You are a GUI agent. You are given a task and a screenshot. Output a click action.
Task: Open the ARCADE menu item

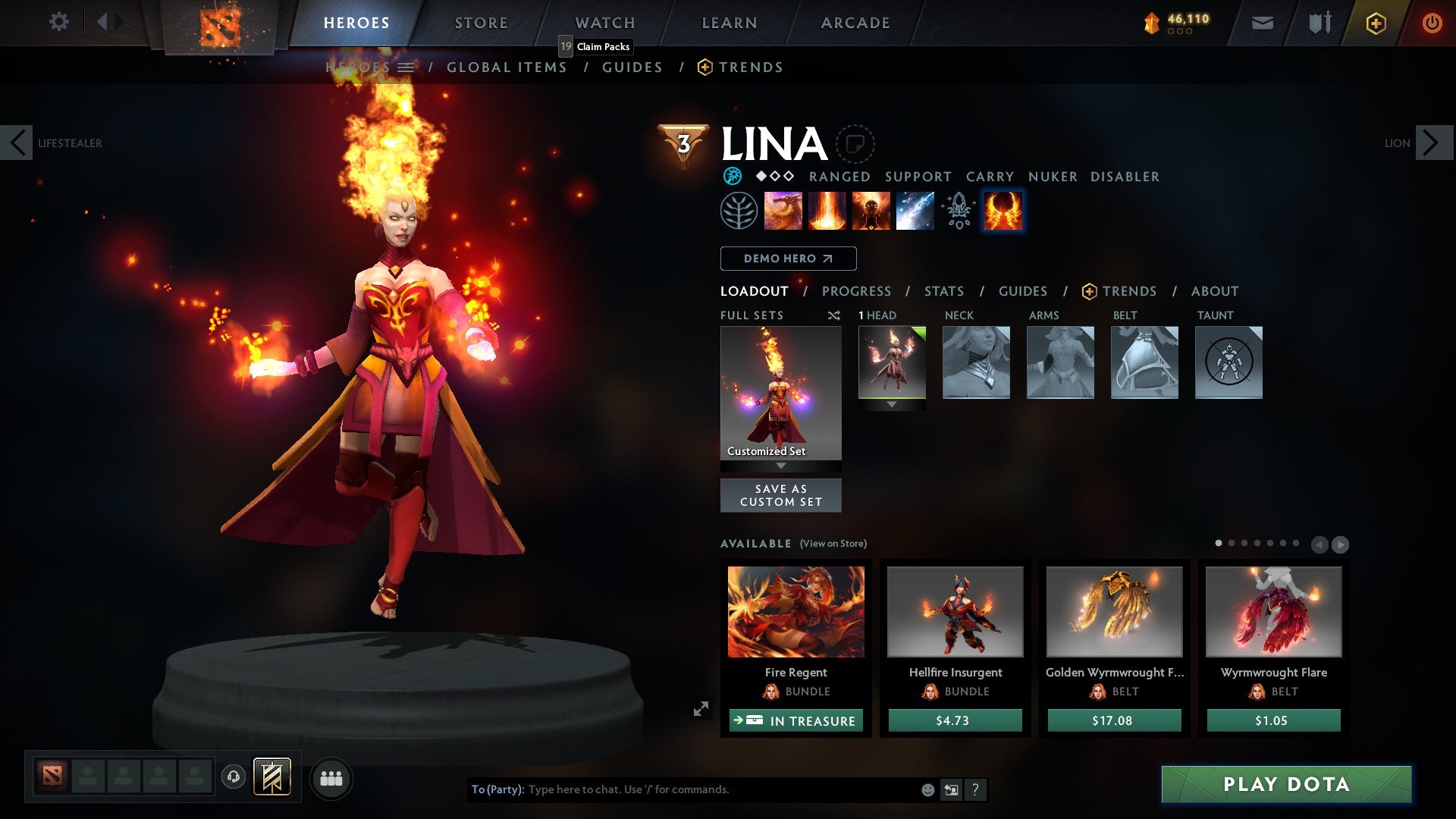855,23
